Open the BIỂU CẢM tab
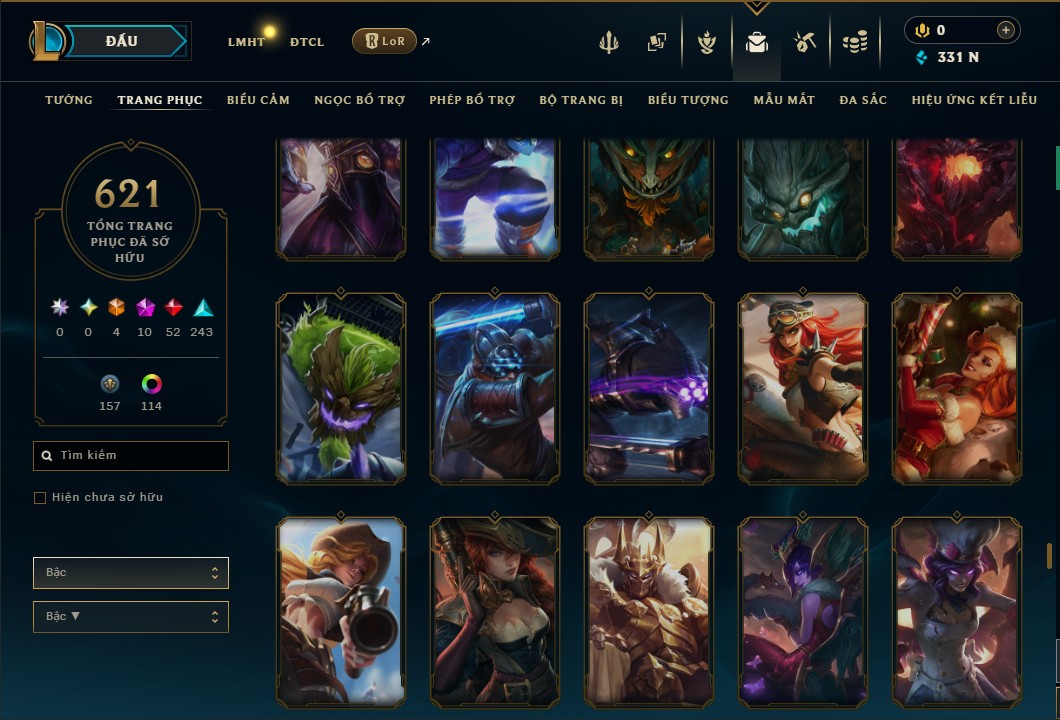The width and height of the screenshot is (1060, 720). pos(258,100)
